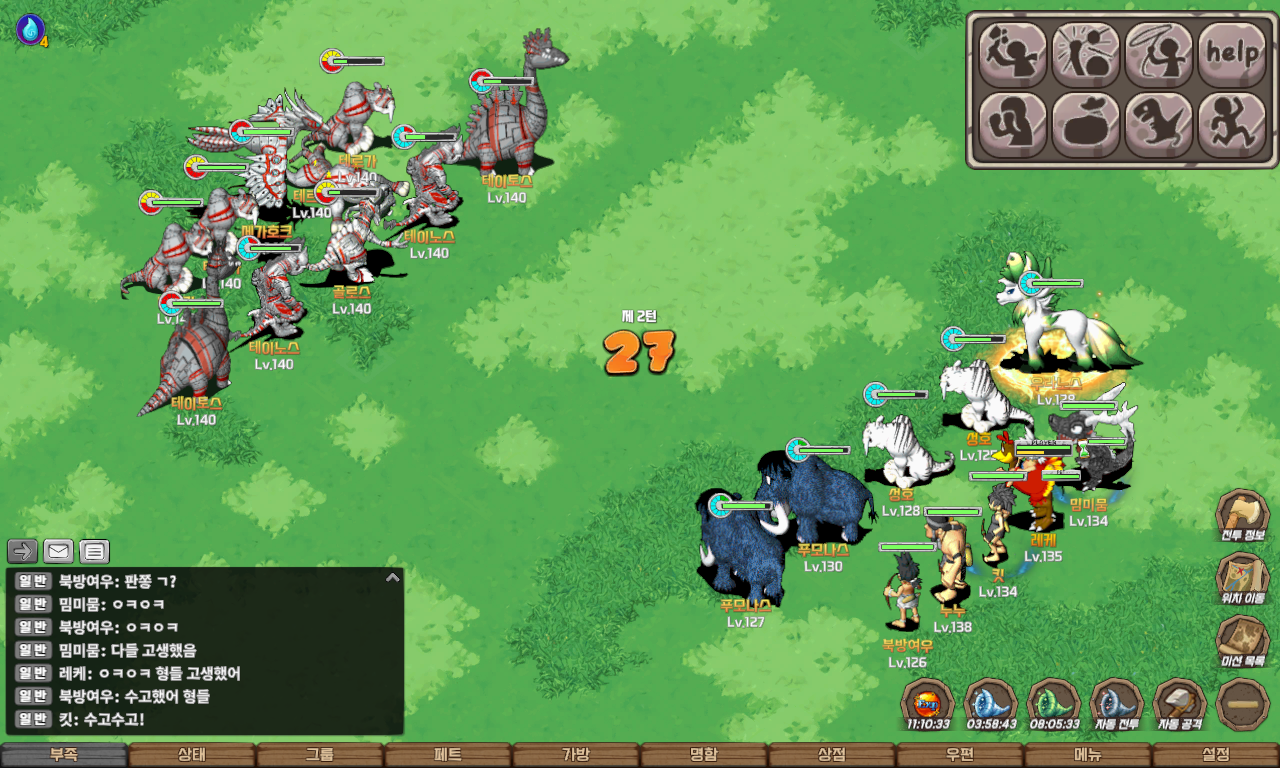
Task: Select the item bag battle command
Action: click(x=1086, y=125)
